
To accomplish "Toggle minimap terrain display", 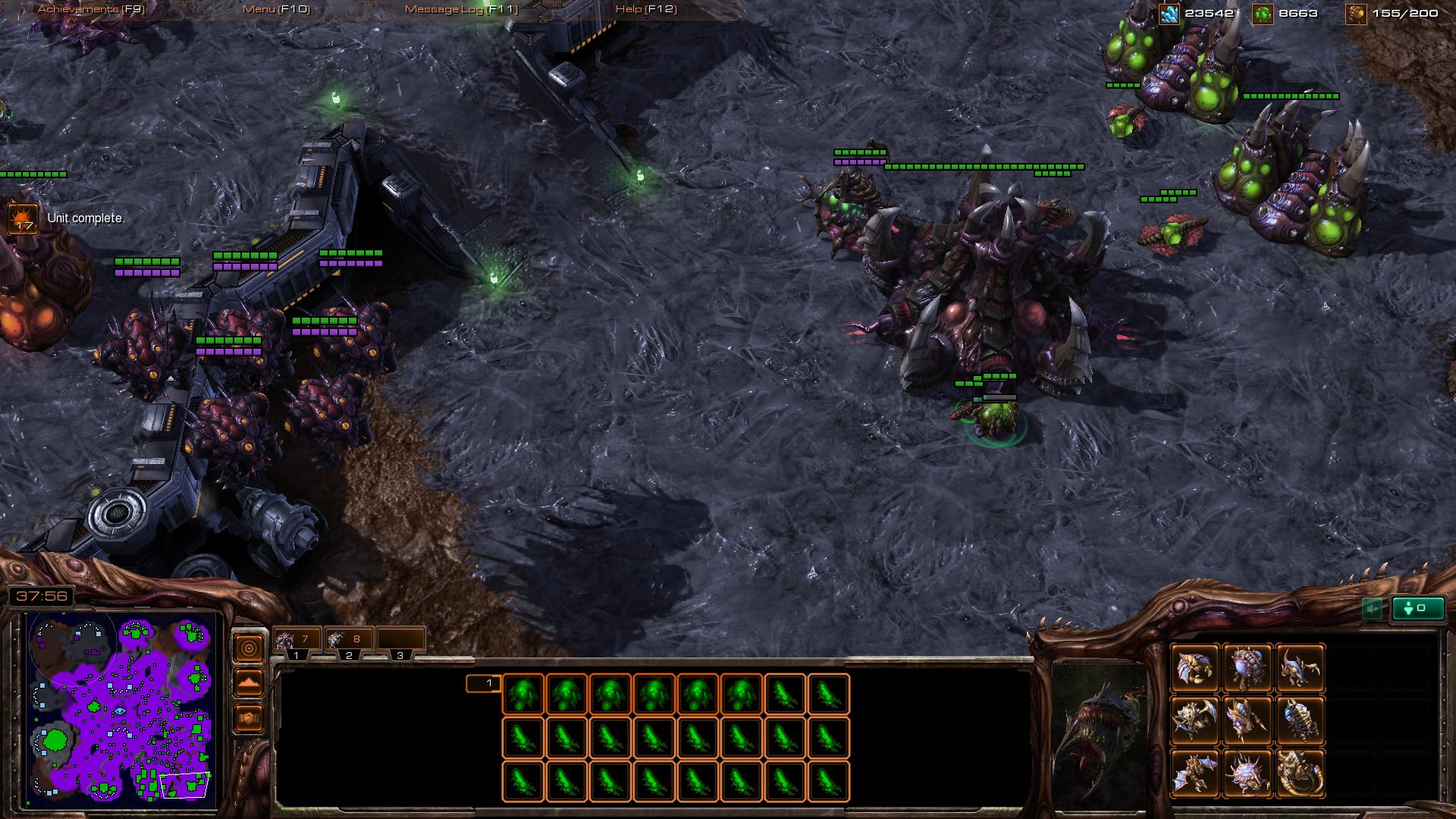I will click(249, 682).
